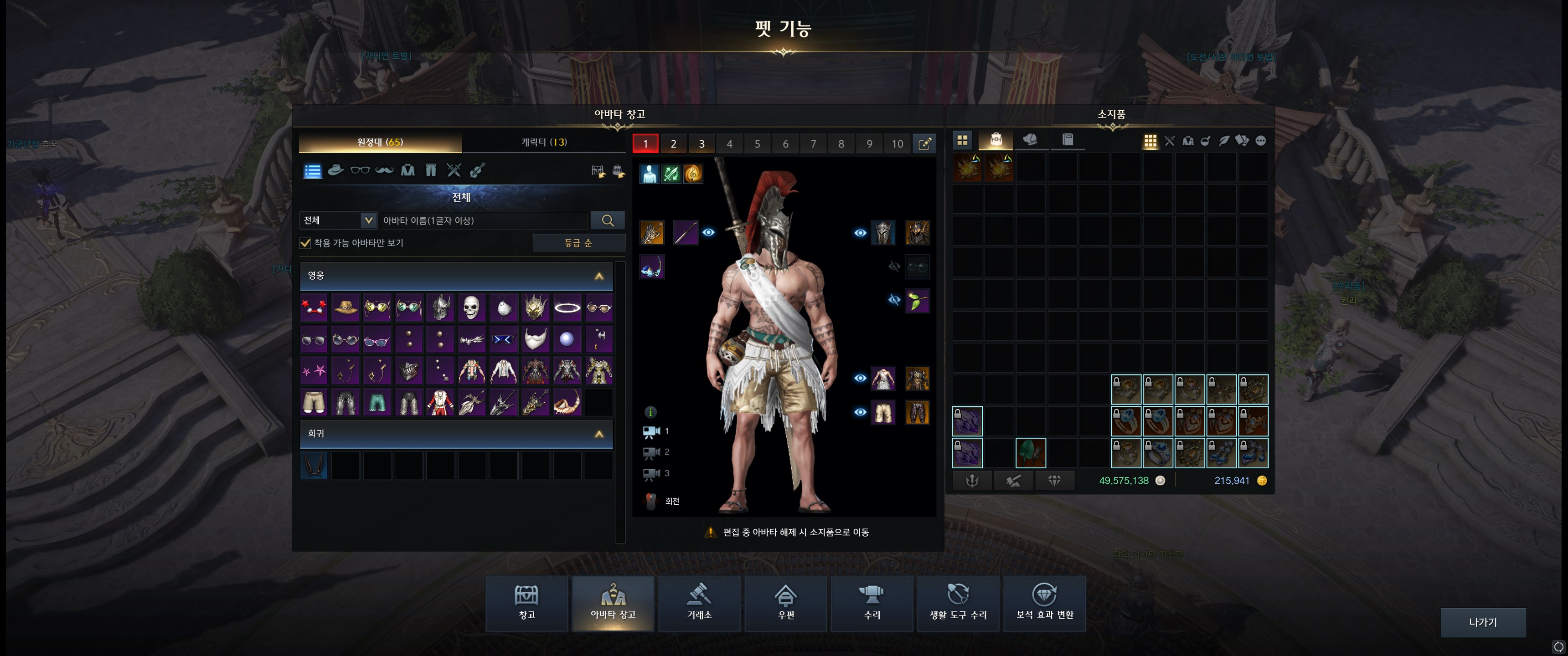The image size is (1568, 656).
Task: Open the pet inventory bag tab
Action: 997,139
